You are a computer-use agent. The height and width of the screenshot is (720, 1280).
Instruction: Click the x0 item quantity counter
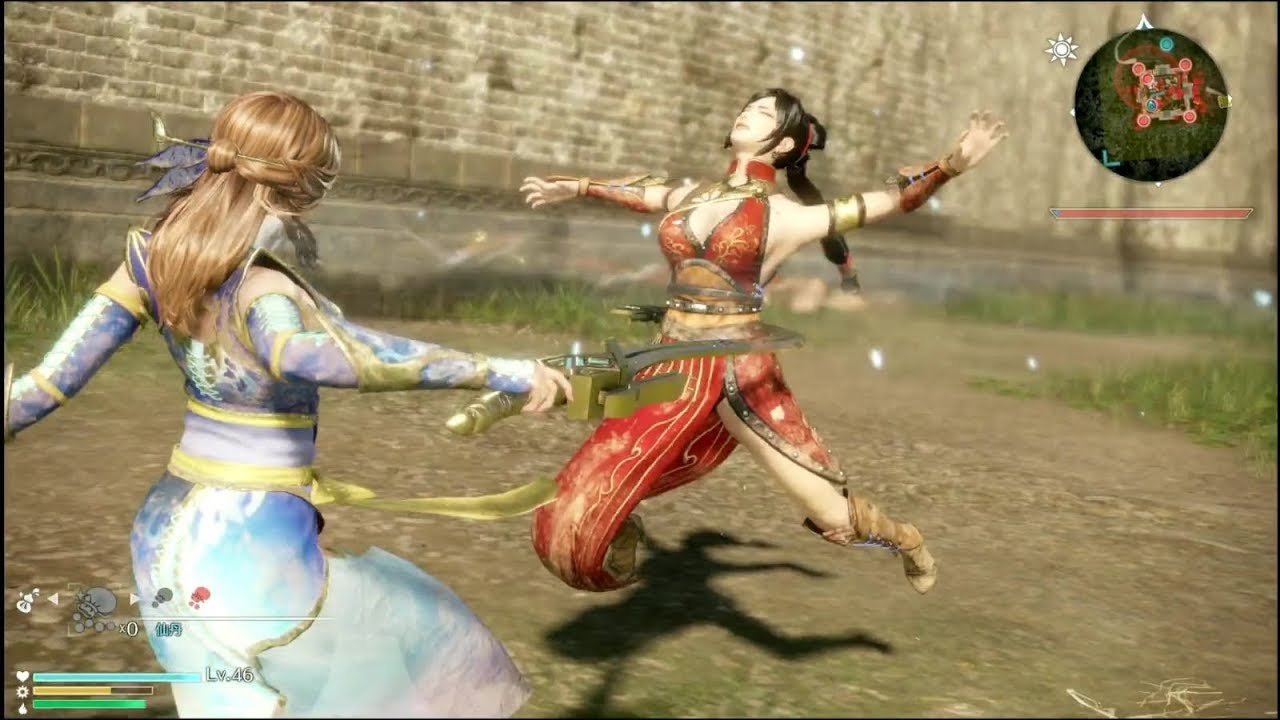tap(128, 627)
